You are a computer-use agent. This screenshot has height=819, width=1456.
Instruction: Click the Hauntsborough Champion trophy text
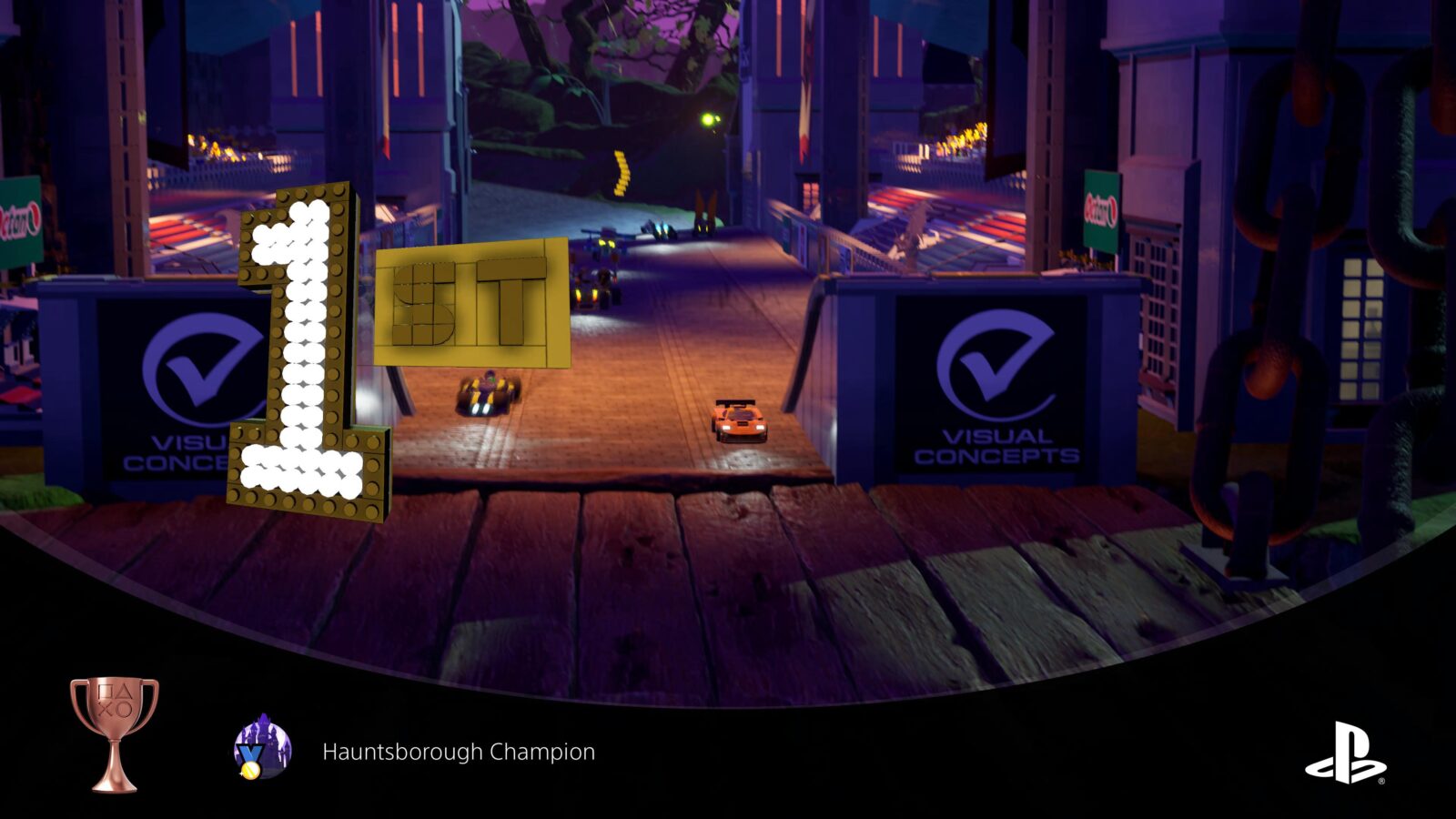(x=458, y=752)
